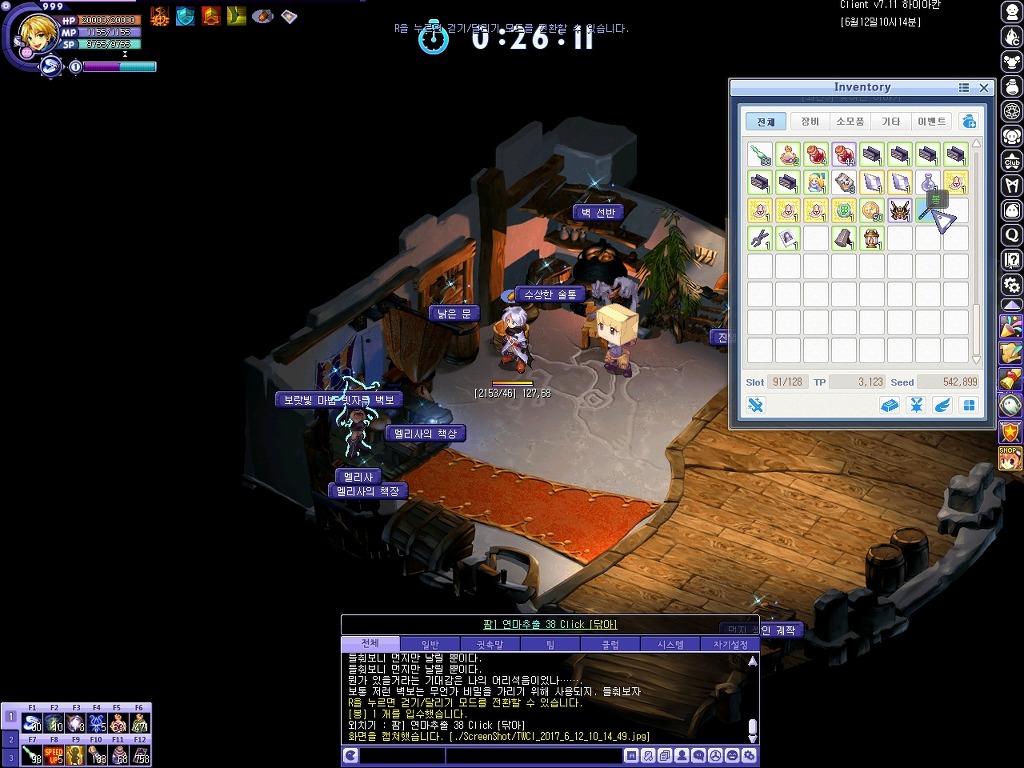Viewport: 1024px width, 768px height.
Task: Open the Inventory list menu icon
Action: [x=964, y=88]
